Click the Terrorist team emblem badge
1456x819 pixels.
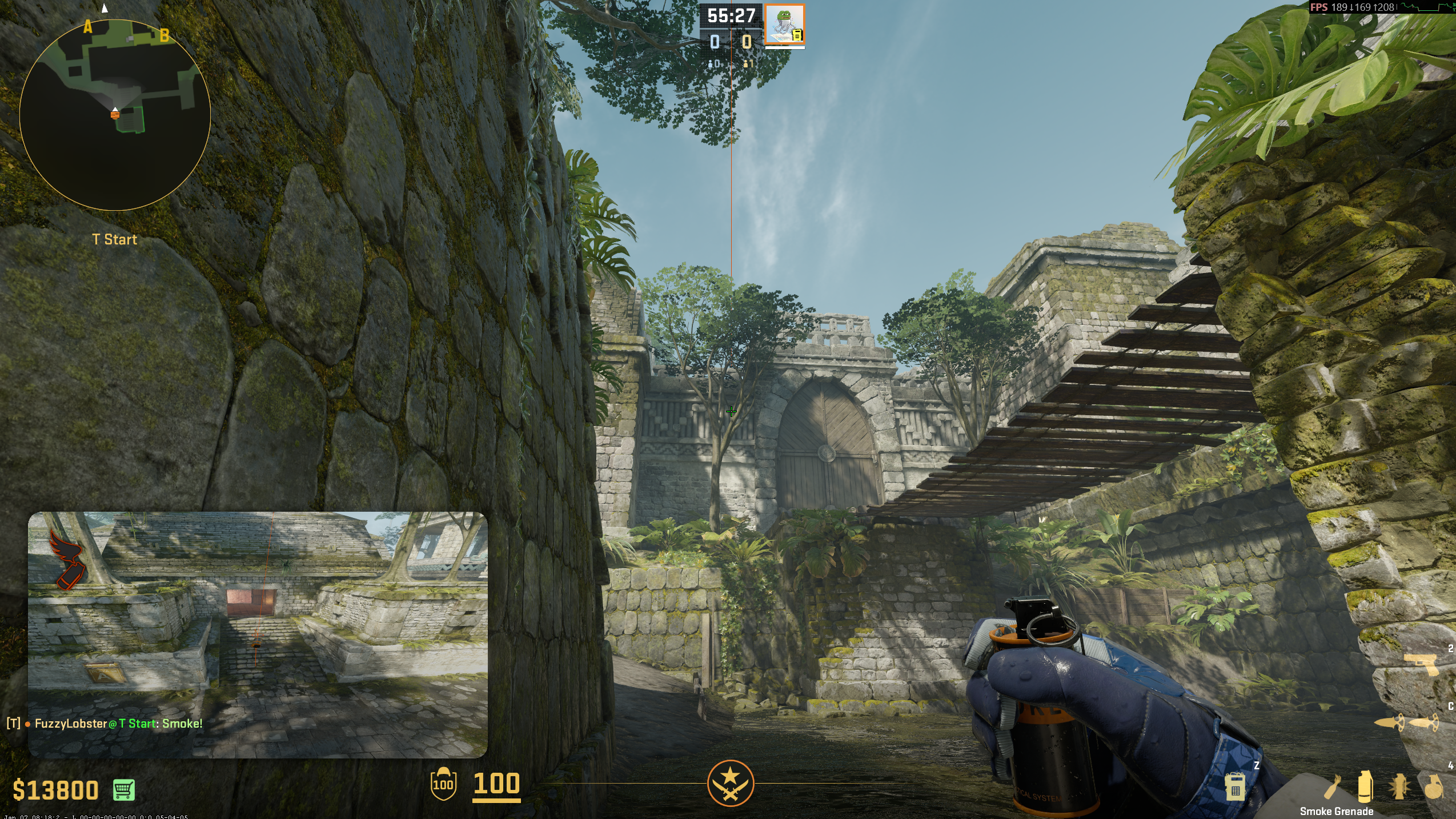tap(730, 783)
